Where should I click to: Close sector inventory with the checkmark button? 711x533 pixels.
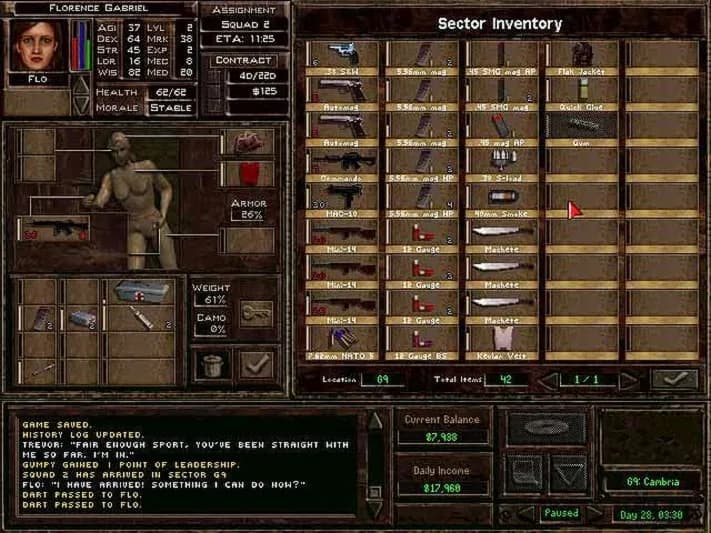coord(673,380)
